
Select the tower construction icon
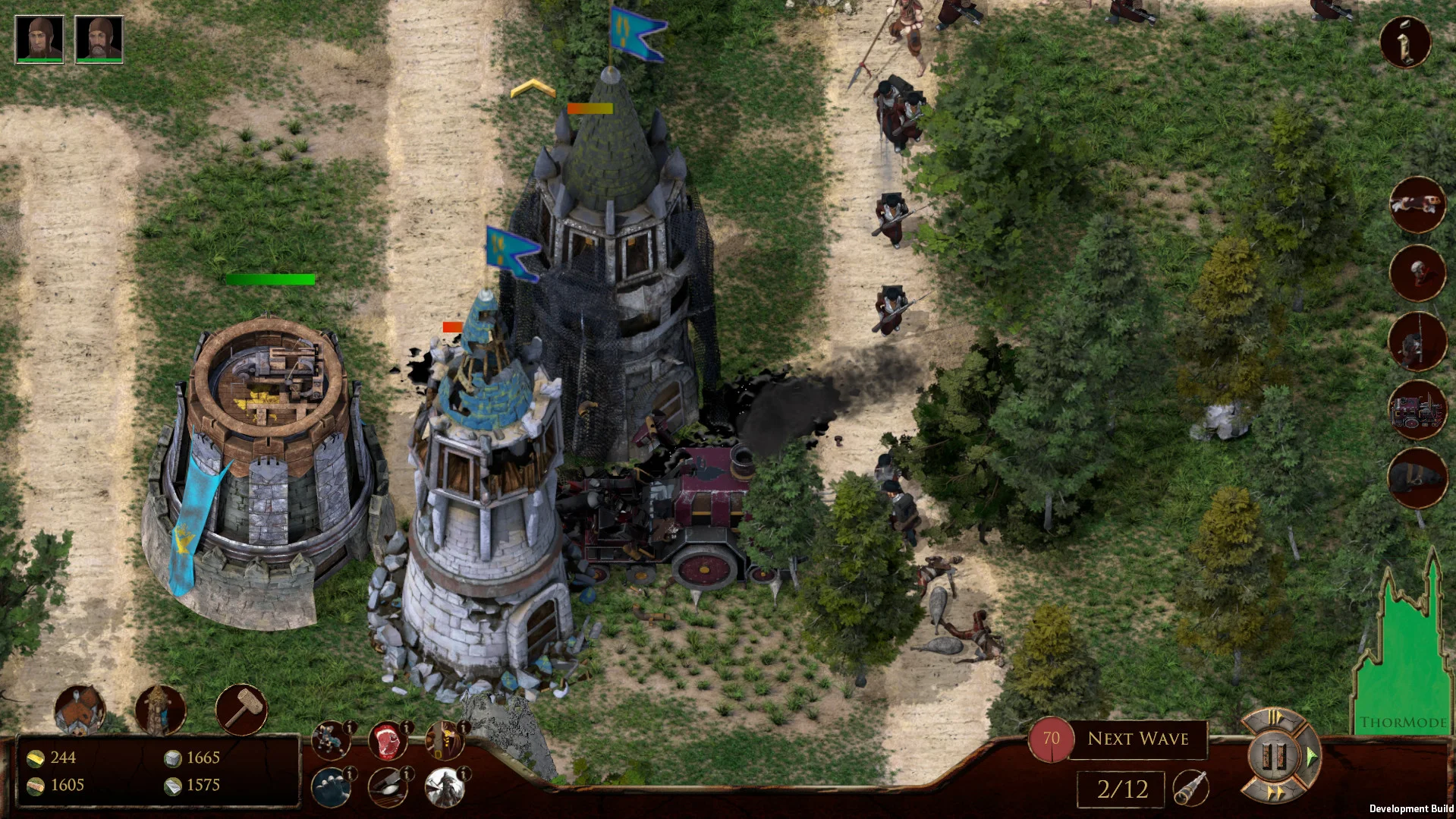coord(161,710)
